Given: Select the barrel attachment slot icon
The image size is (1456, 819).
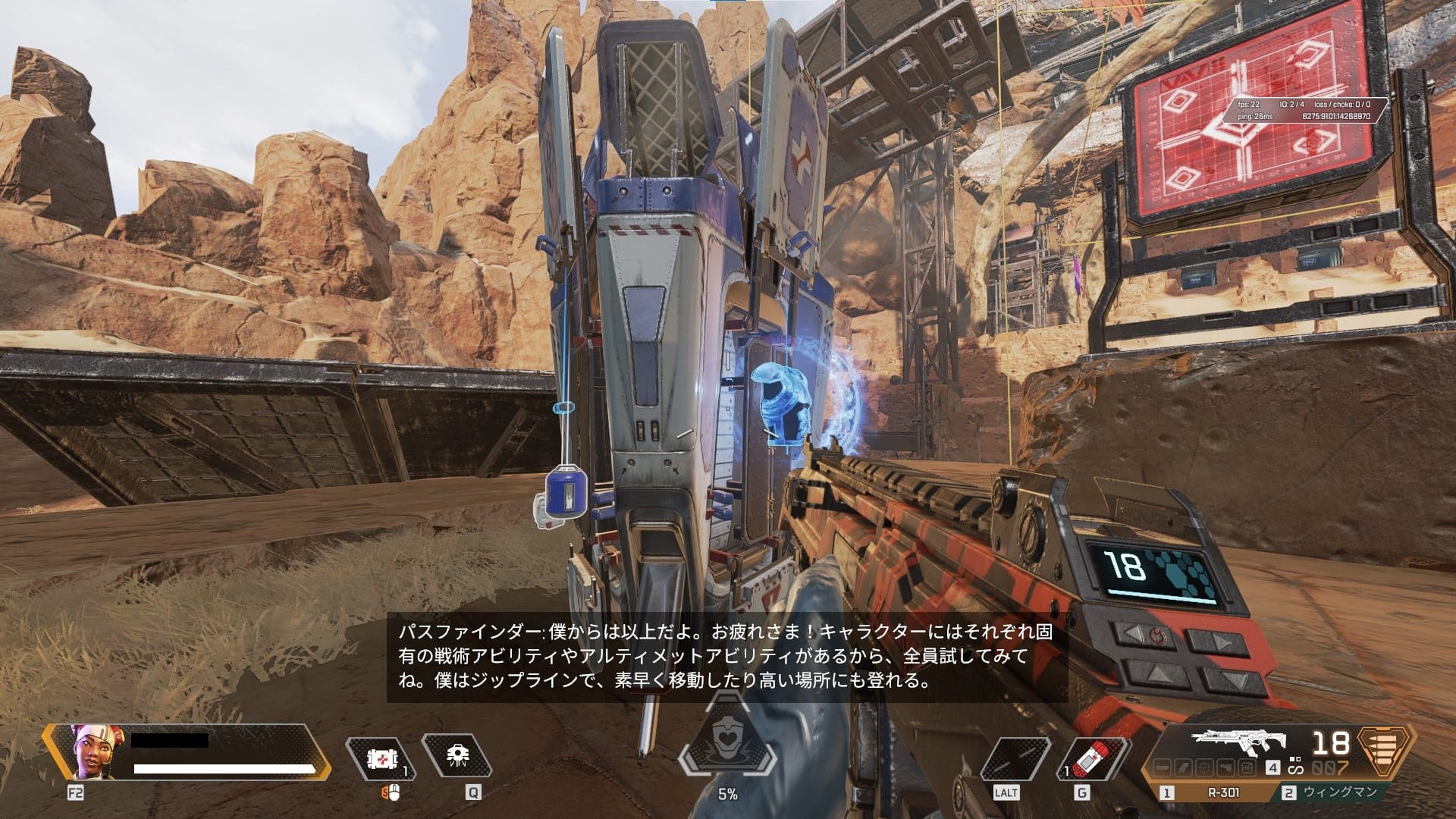Looking at the screenshot, I should (x=1162, y=767).
